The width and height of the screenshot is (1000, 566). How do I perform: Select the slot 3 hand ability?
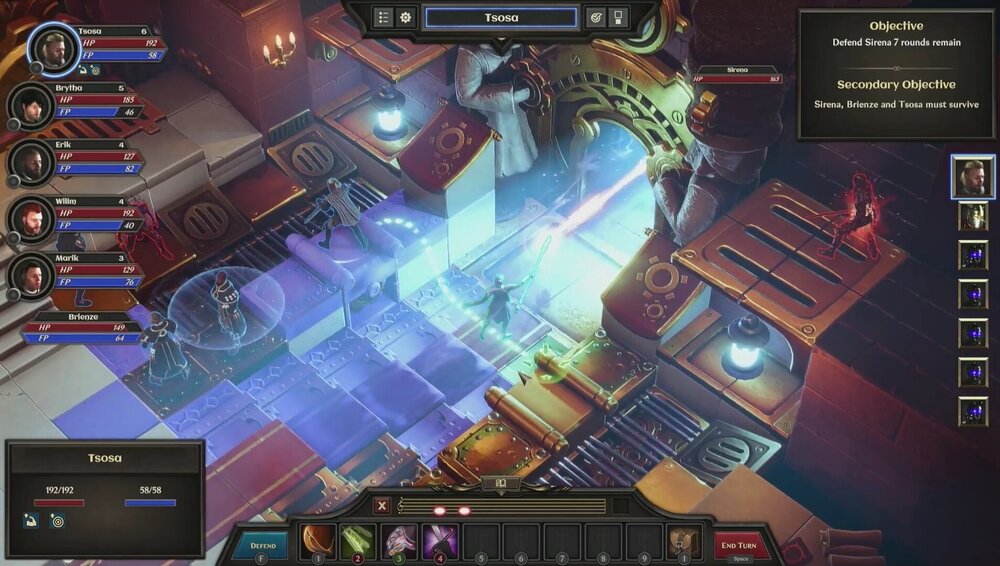(x=399, y=541)
